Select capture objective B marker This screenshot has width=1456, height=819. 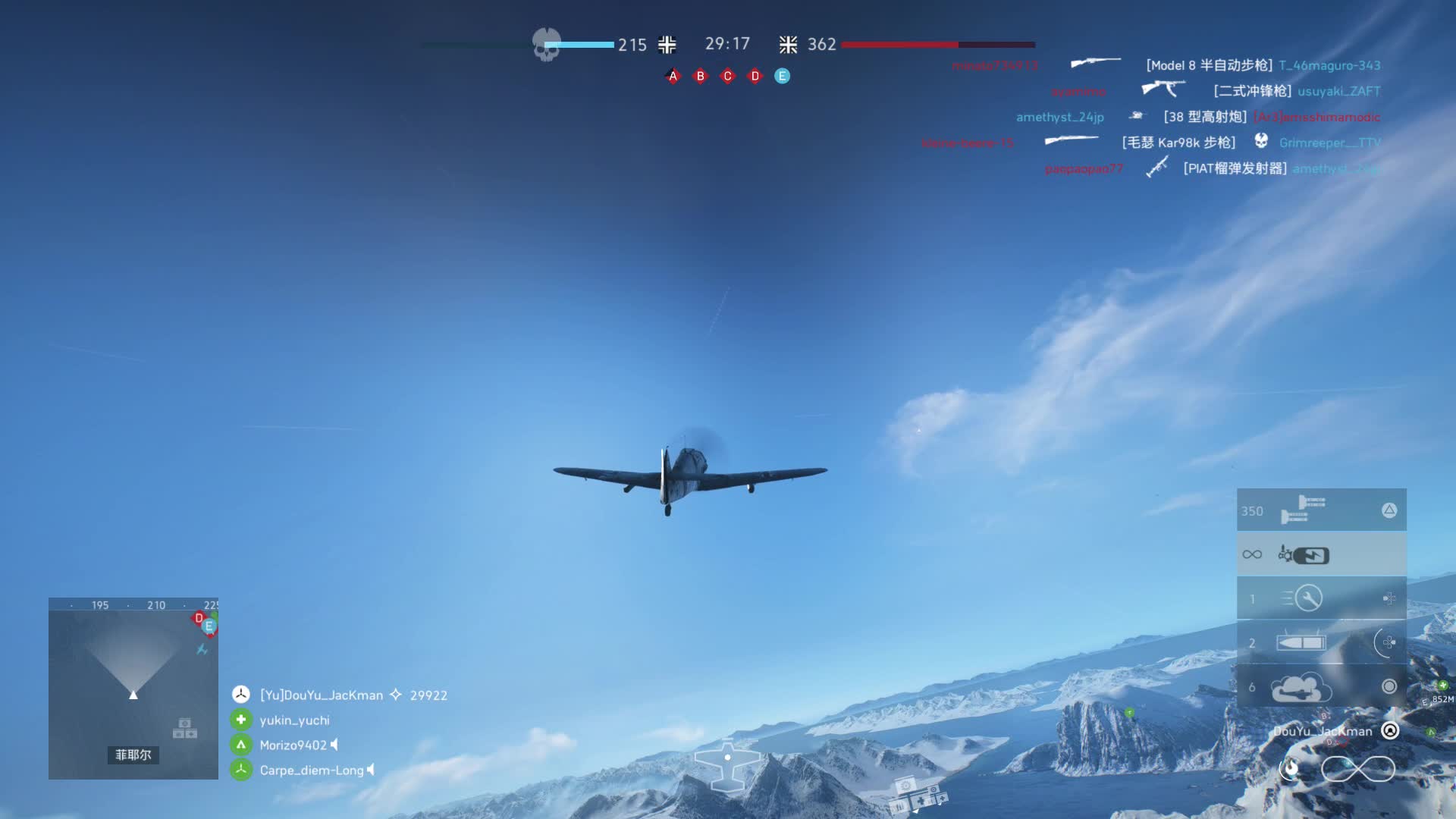point(700,76)
